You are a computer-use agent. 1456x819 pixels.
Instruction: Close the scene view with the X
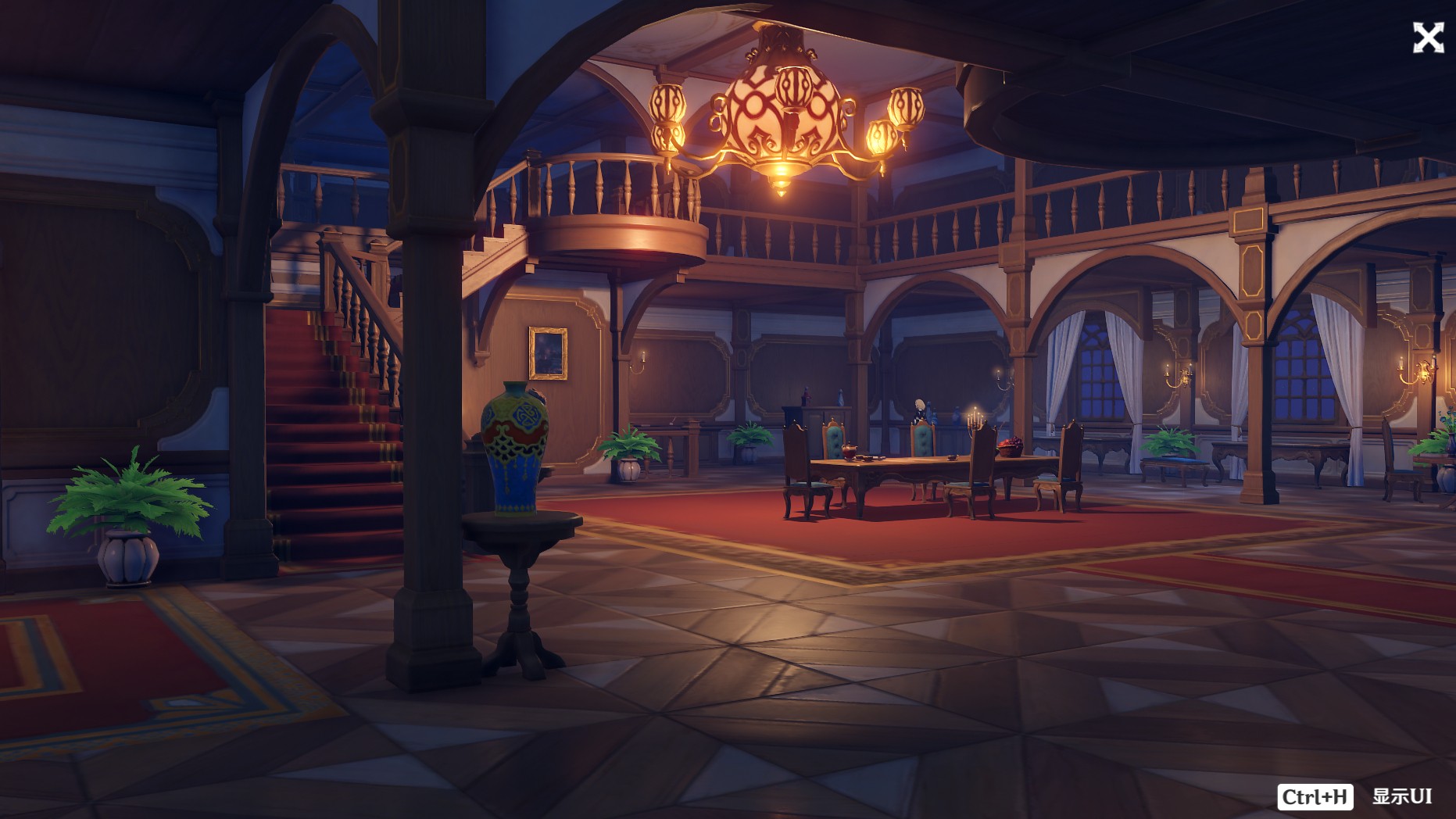tap(1427, 38)
